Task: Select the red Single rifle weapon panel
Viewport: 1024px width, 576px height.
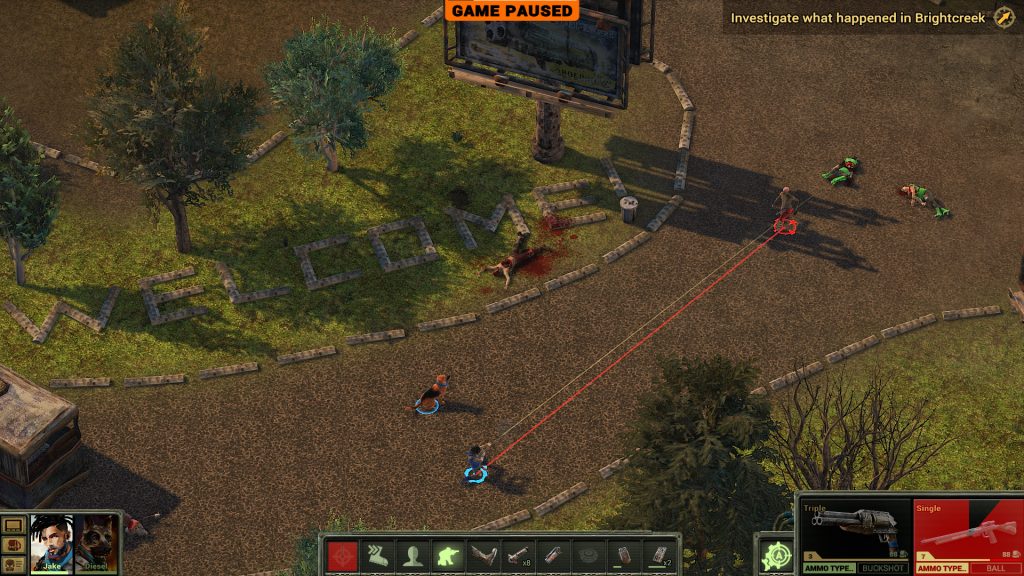Action: click(964, 530)
